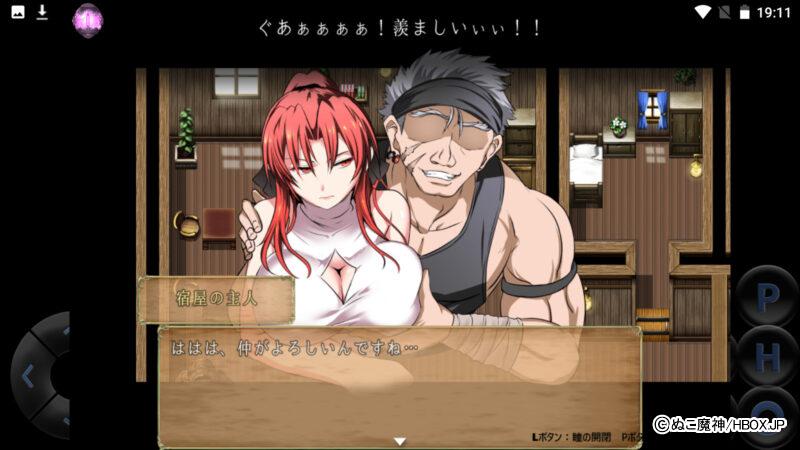Tap the left arrow on the virtual d-pad
This screenshot has height=450, width=800.
coord(28,377)
